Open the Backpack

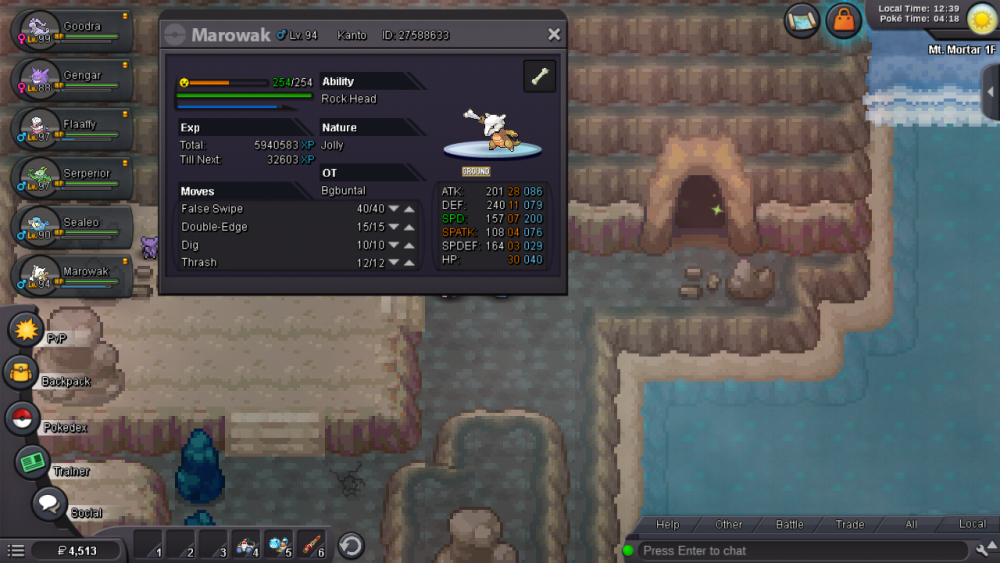click(x=20, y=373)
